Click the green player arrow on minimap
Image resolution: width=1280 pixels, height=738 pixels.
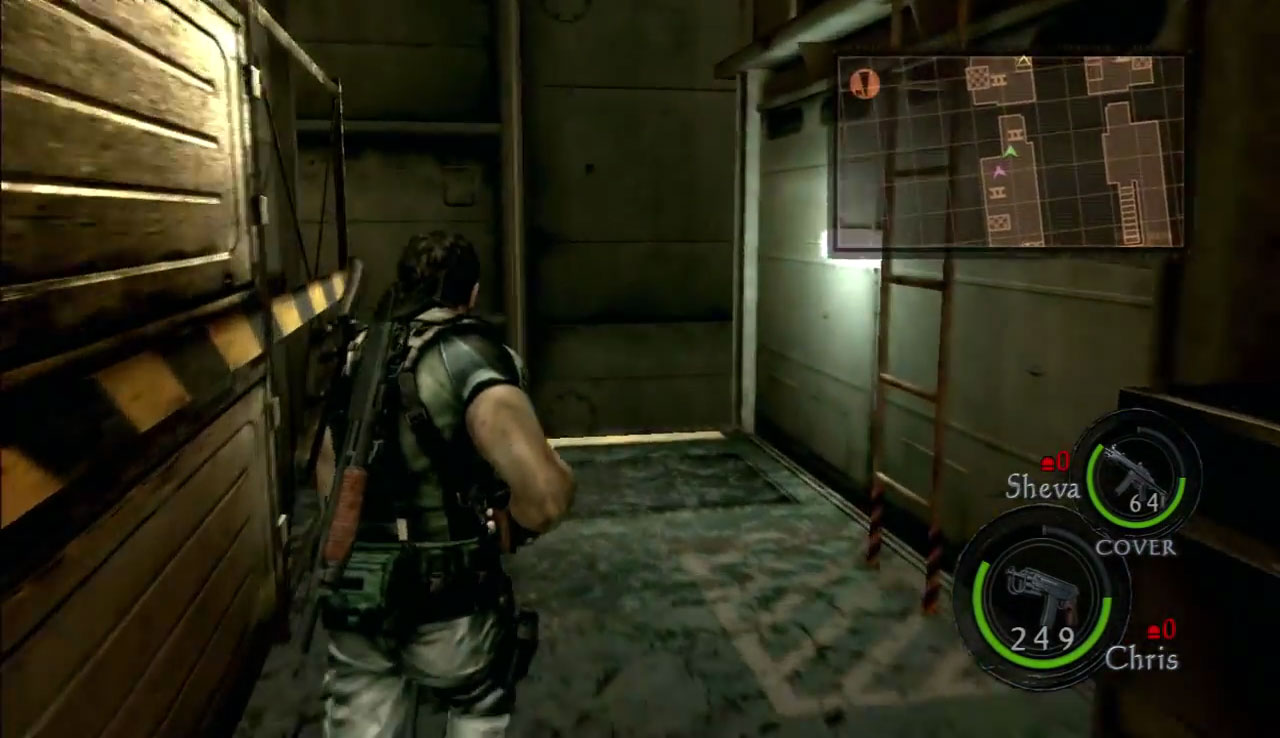(1011, 151)
